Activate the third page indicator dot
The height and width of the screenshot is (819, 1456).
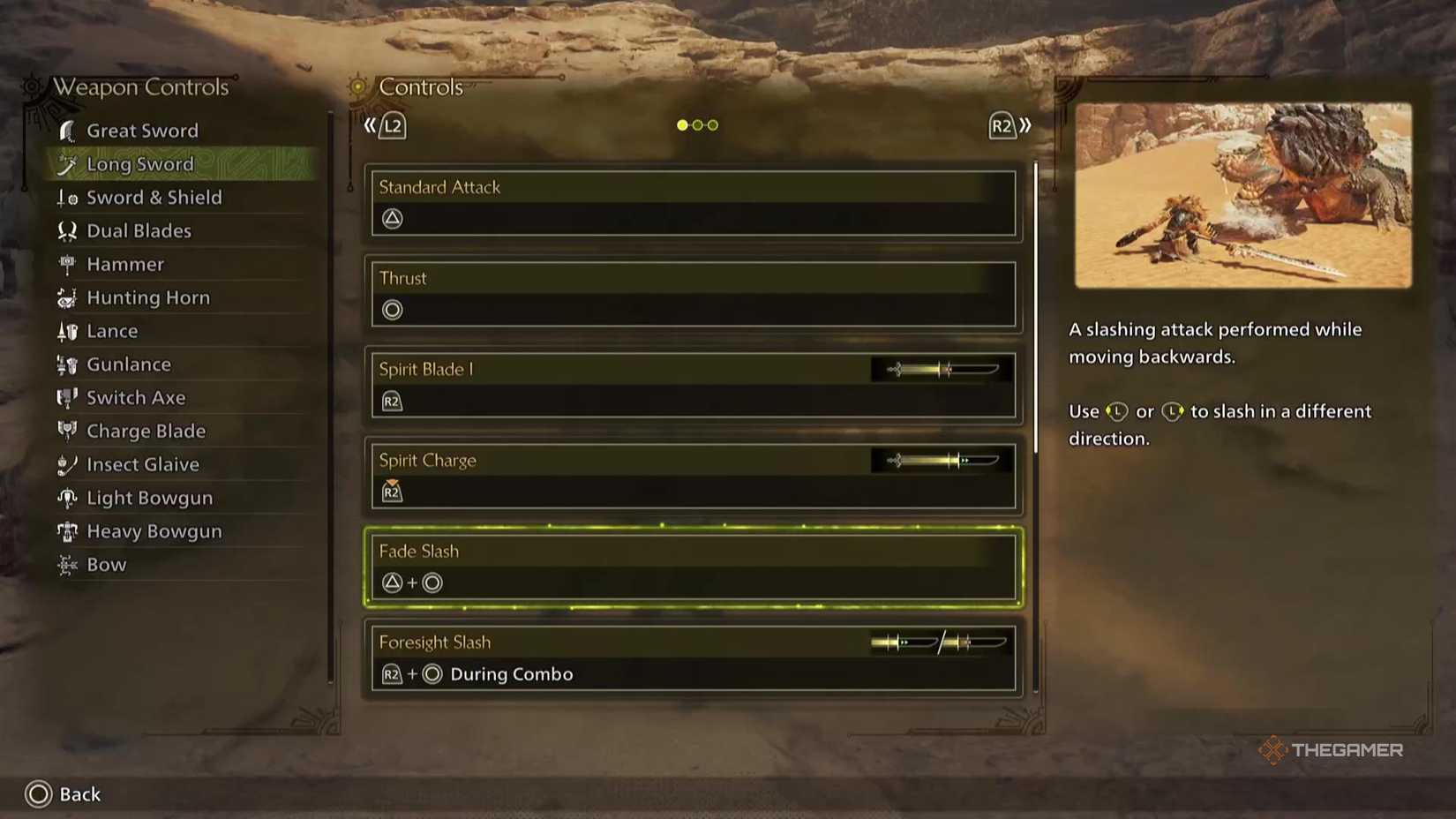pos(712,125)
